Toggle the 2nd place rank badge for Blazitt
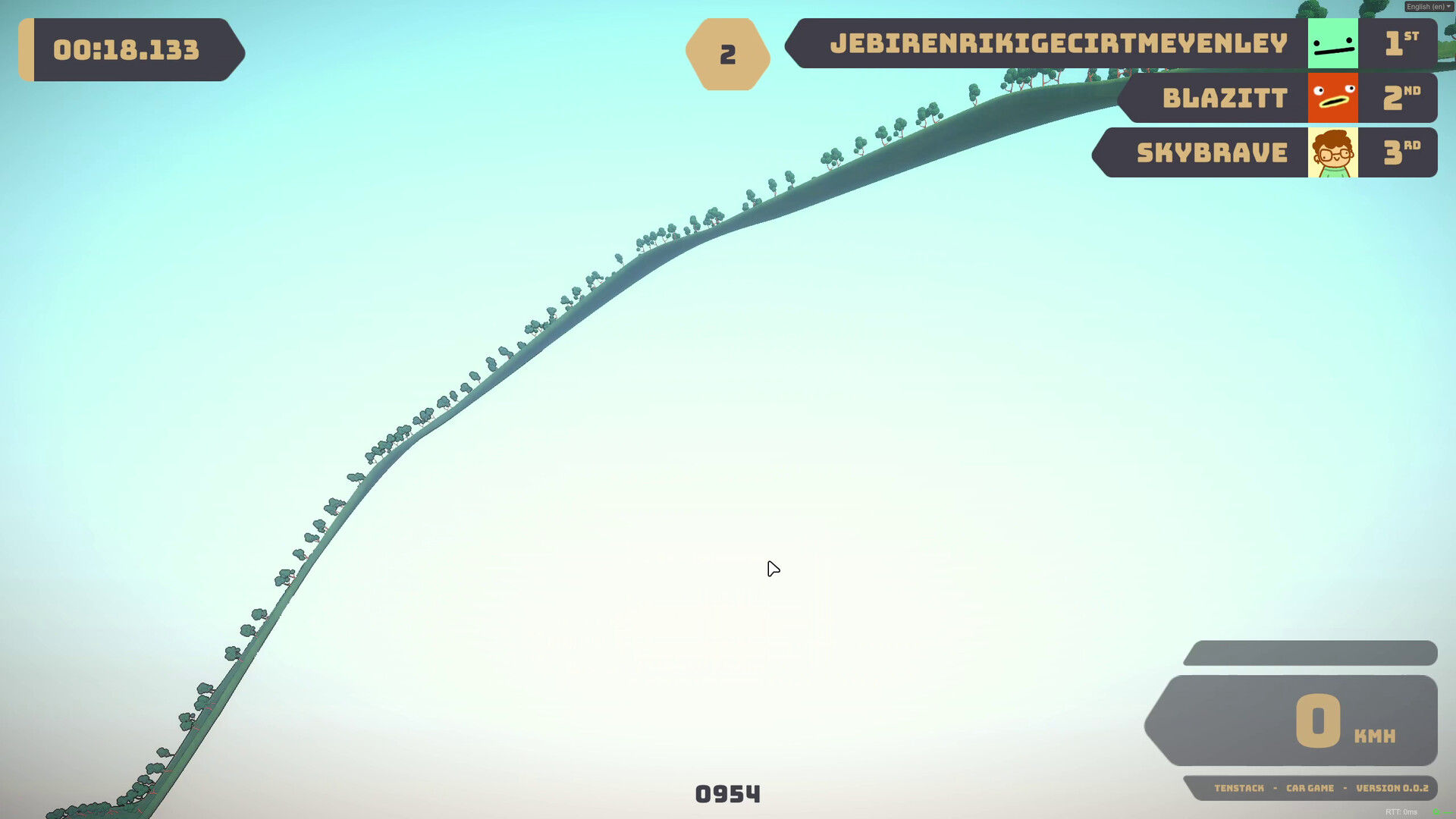This screenshot has width=1456, height=819. click(1399, 98)
